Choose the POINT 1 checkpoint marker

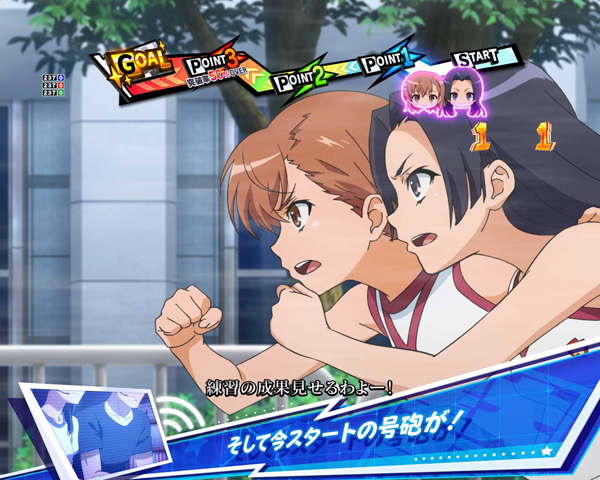pyautogui.click(x=385, y=64)
